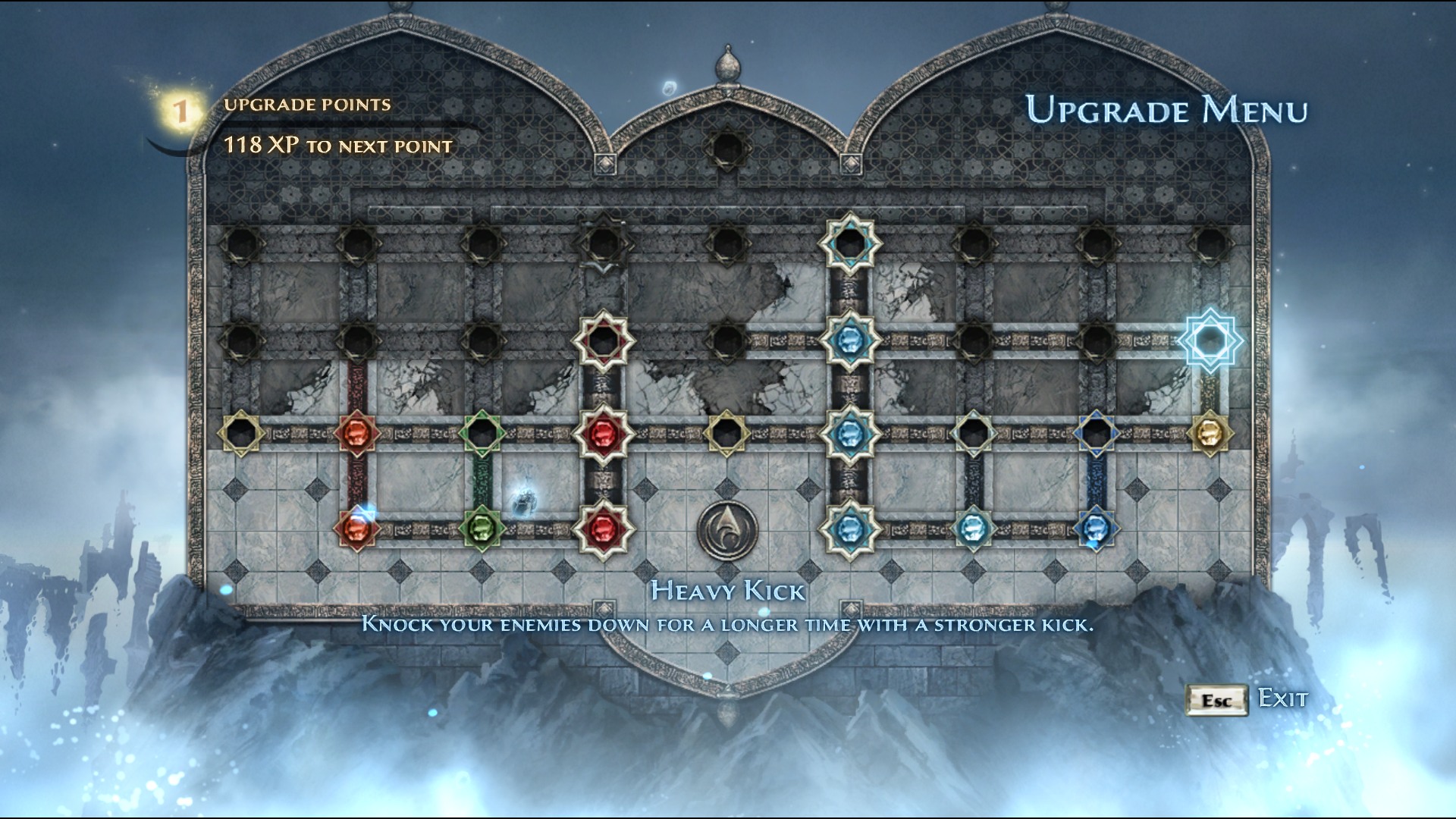Click the round emblem medallion node
The image size is (1456, 819).
[x=726, y=529]
